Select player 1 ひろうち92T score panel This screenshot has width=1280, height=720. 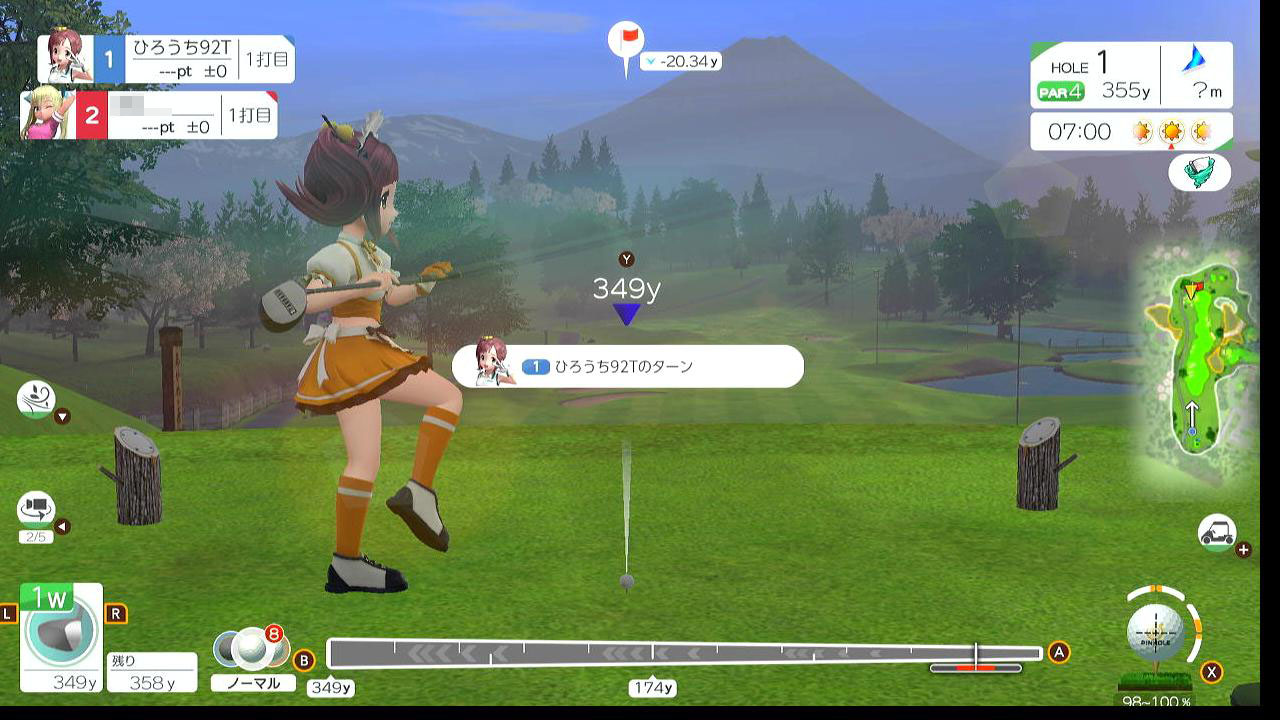click(x=166, y=59)
